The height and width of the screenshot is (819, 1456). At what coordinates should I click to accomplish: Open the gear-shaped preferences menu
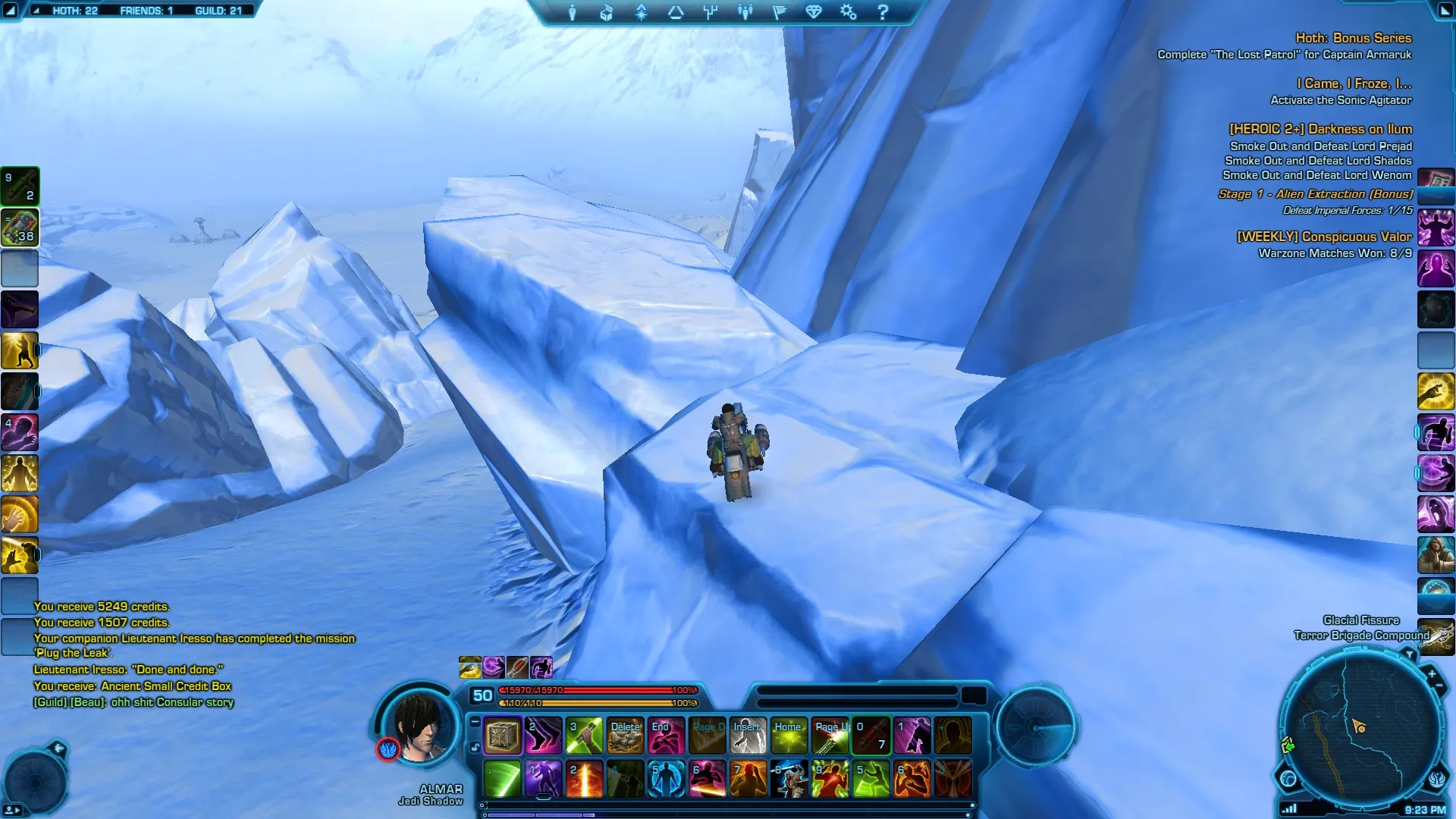[x=848, y=12]
